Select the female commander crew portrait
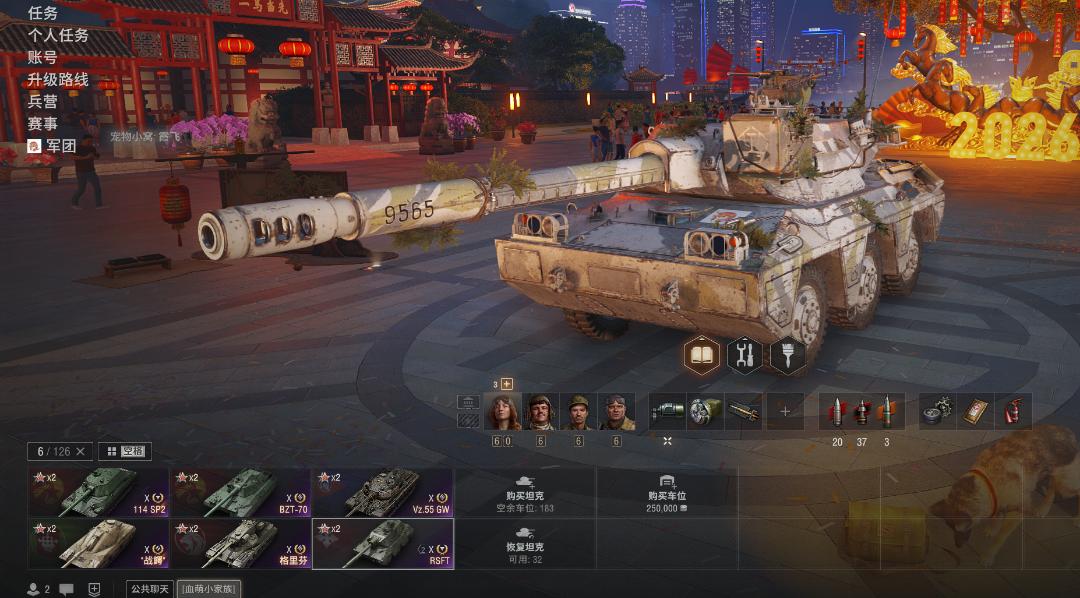The height and width of the screenshot is (598, 1080). click(502, 412)
